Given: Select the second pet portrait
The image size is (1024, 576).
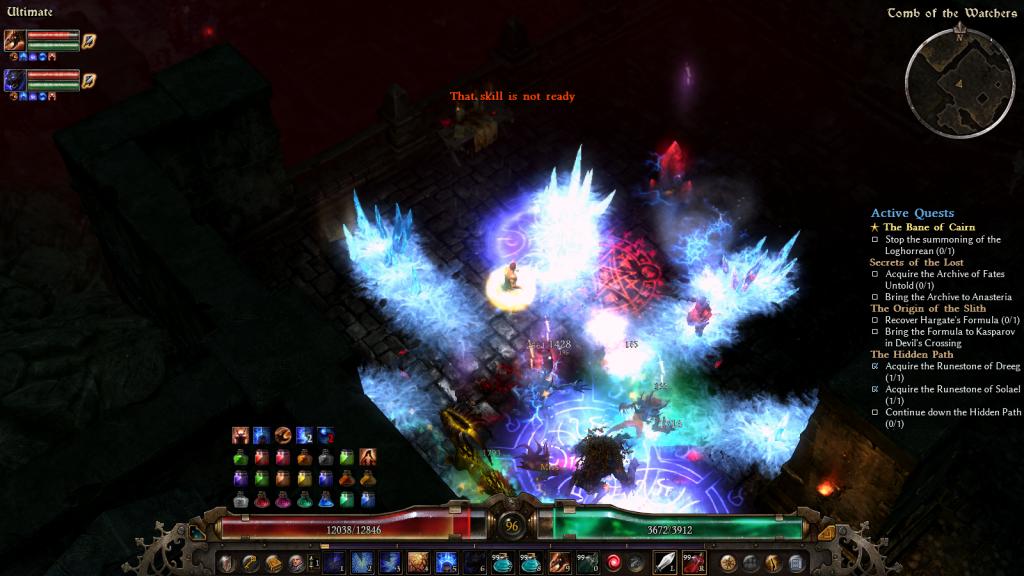Looking at the screenshot, I should point(14,79).
